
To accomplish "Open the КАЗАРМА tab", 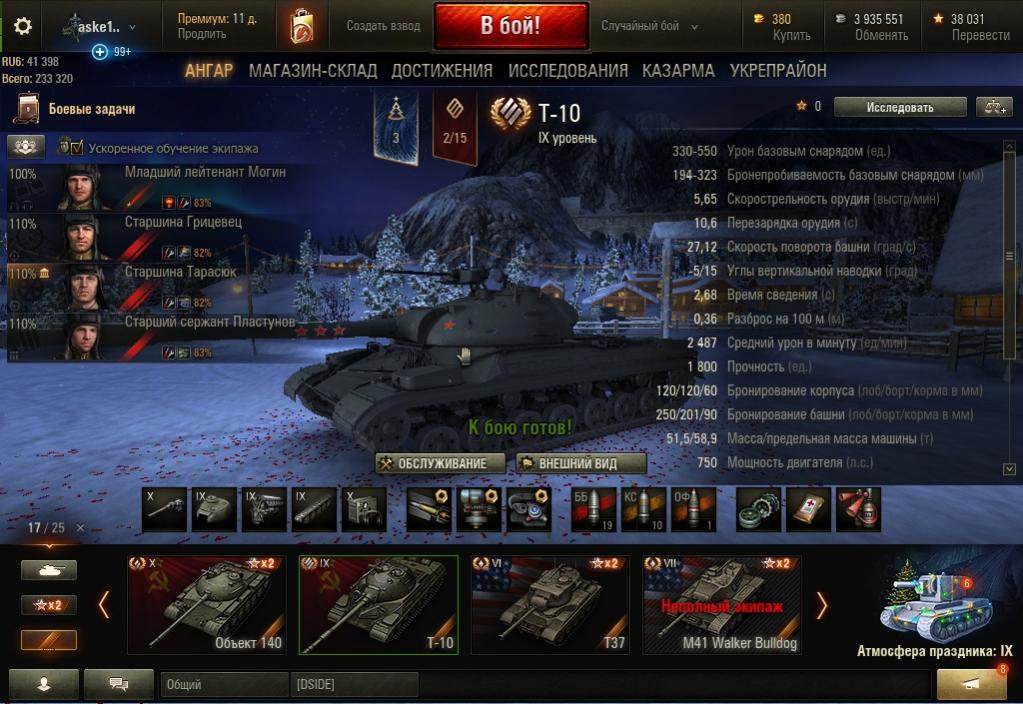I will point(678,71).
